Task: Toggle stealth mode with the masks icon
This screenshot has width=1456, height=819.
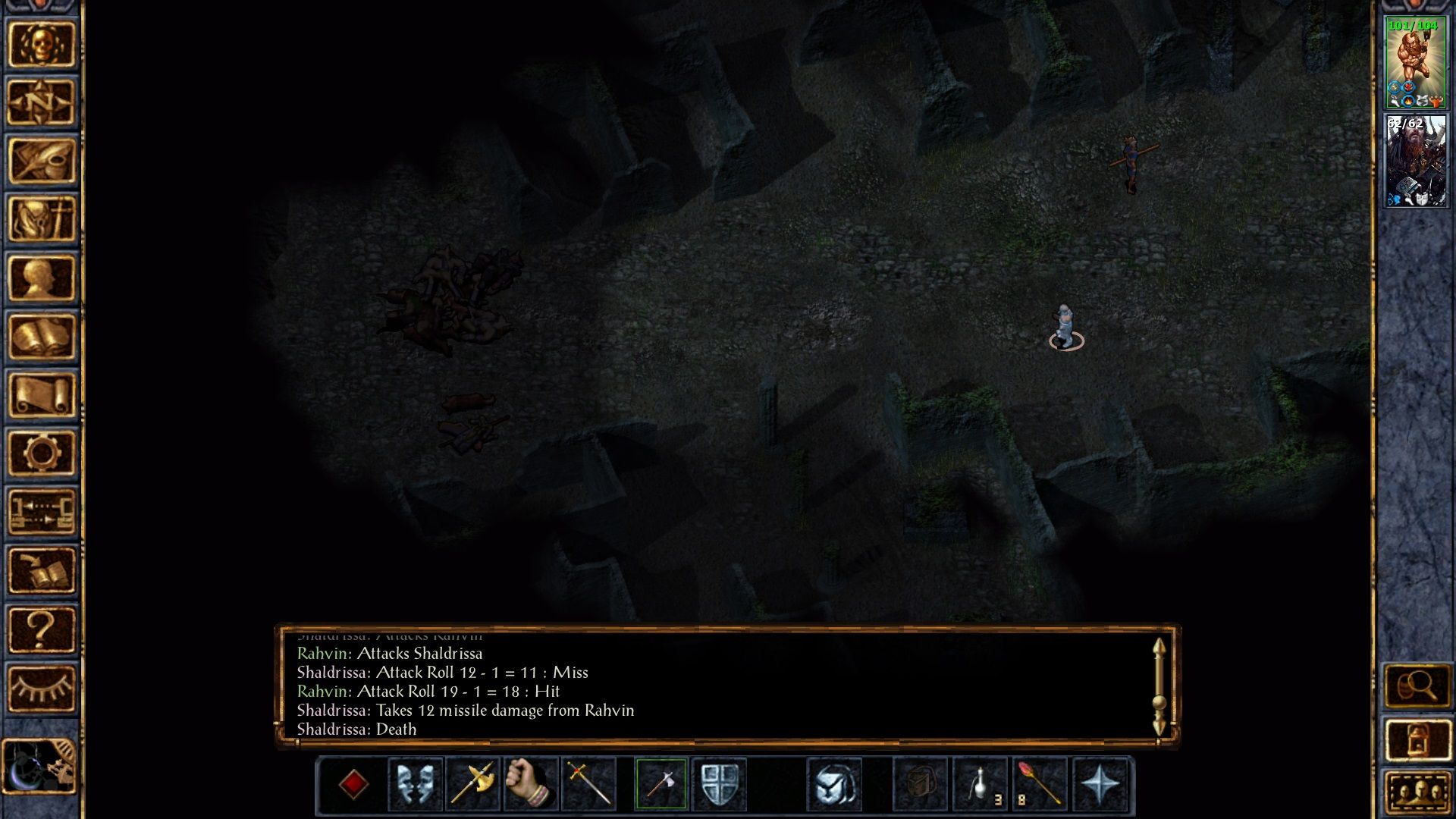Action: [414, 785]
